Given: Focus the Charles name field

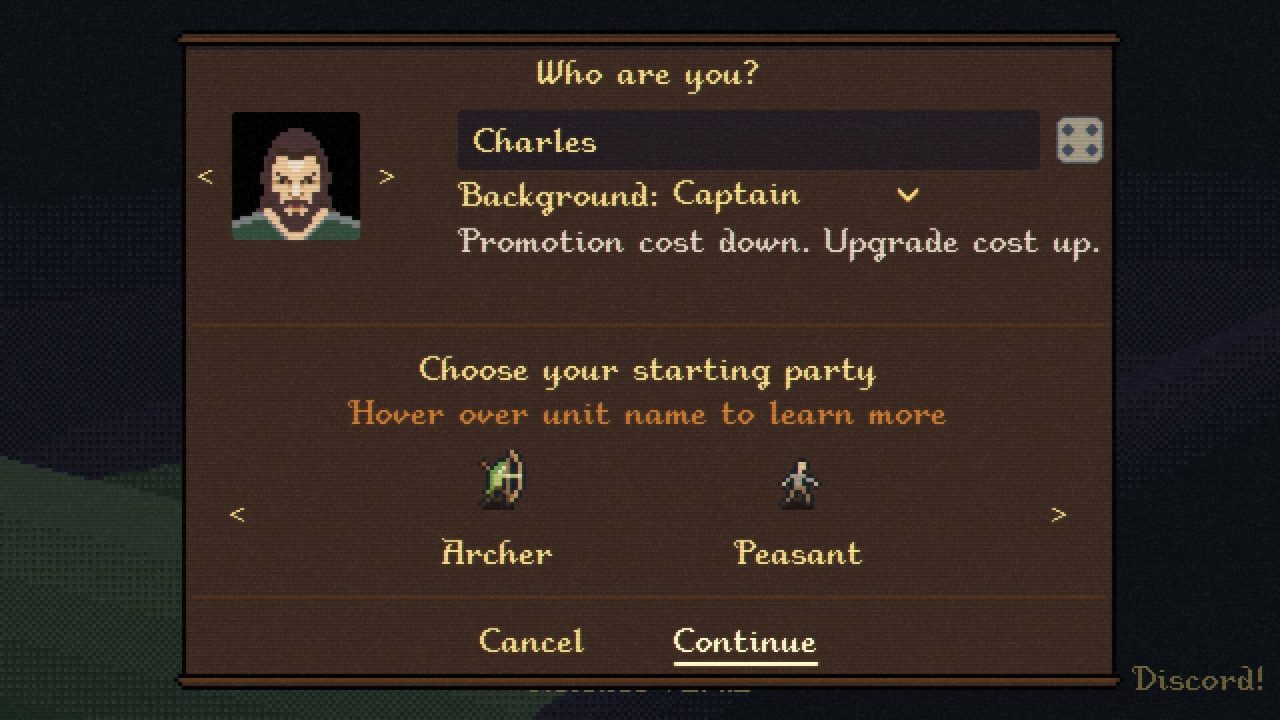Looking at the screenshot, I should click(748, 140).
